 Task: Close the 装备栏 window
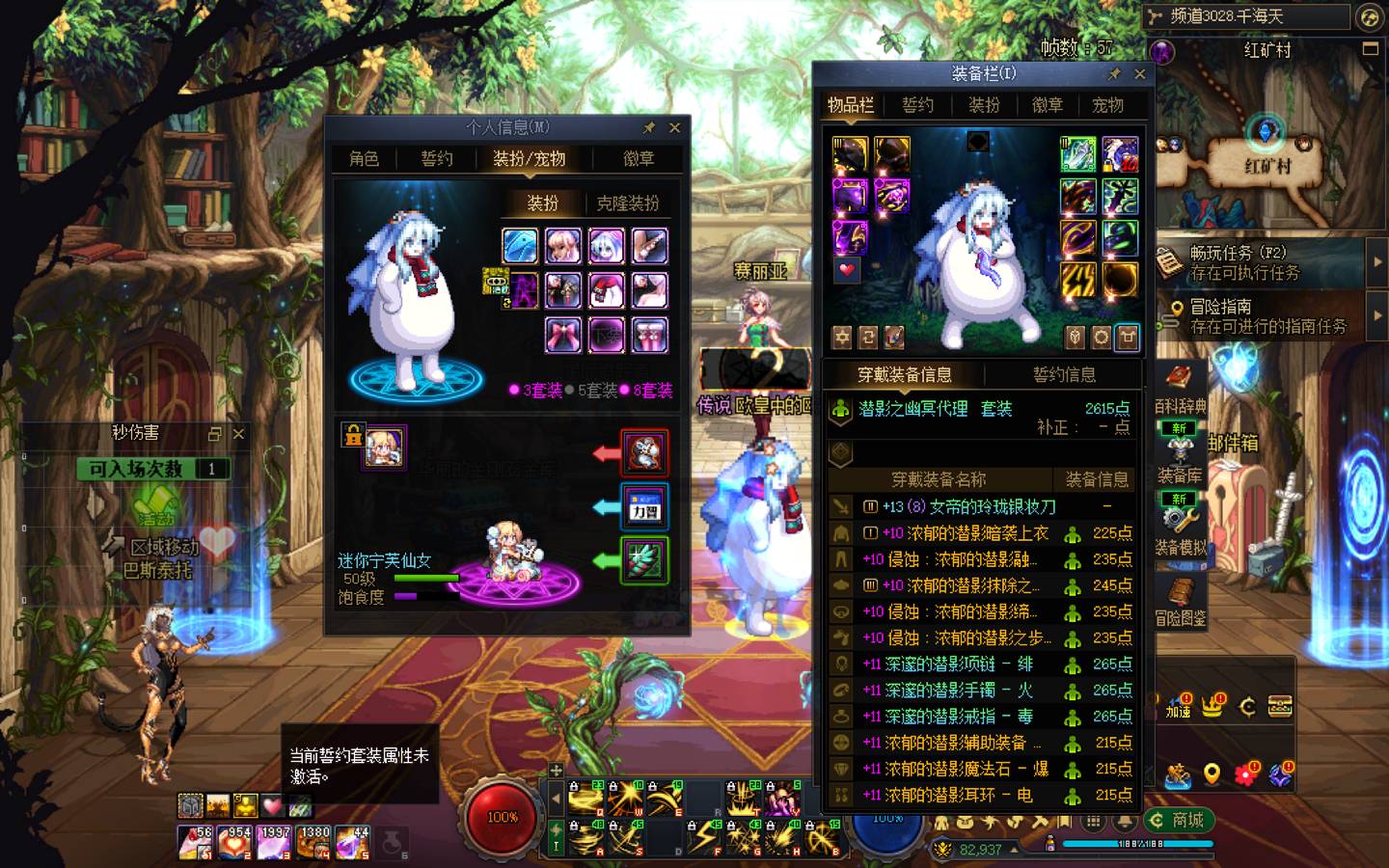[x=1139, y=74]
